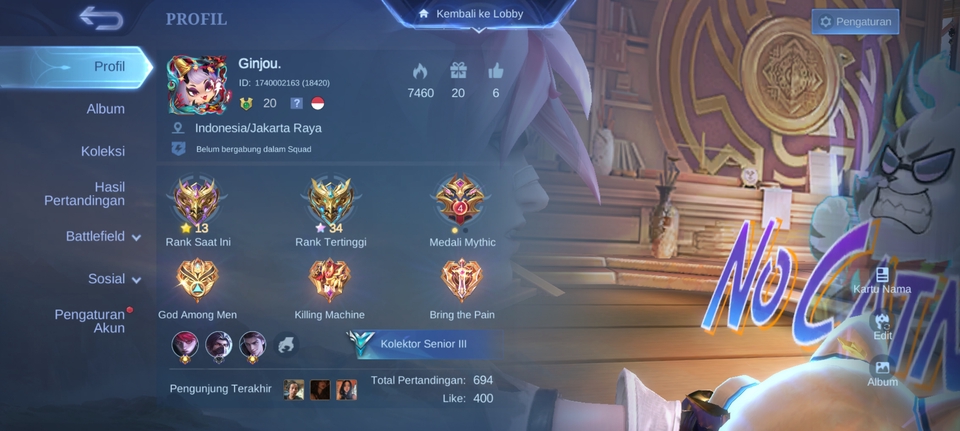
Task: Open the Pengaturan settings button
Action: (x=855, y=22)
